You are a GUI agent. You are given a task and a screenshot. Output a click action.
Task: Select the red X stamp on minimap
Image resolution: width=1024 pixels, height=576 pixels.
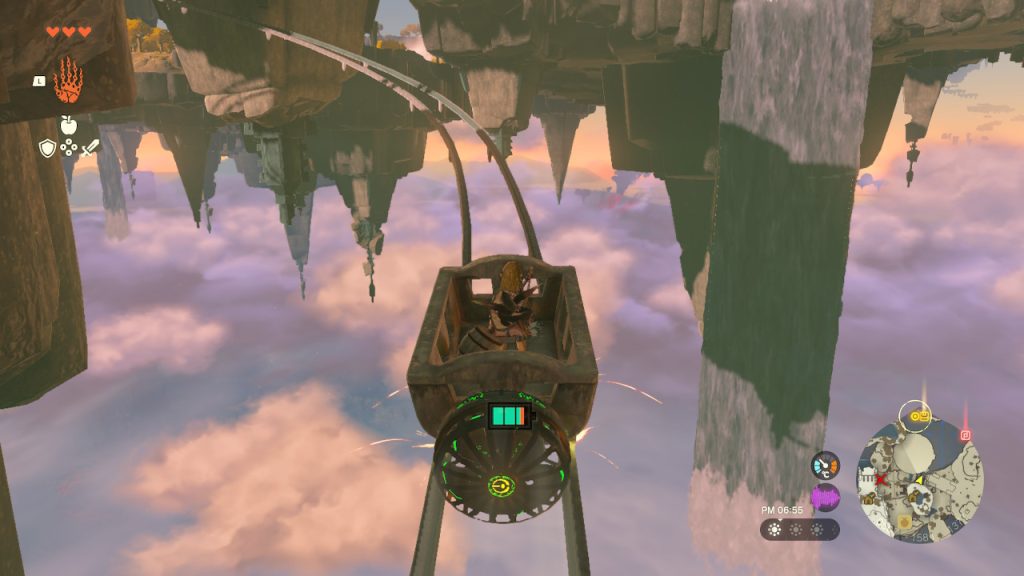coord(883,480)
